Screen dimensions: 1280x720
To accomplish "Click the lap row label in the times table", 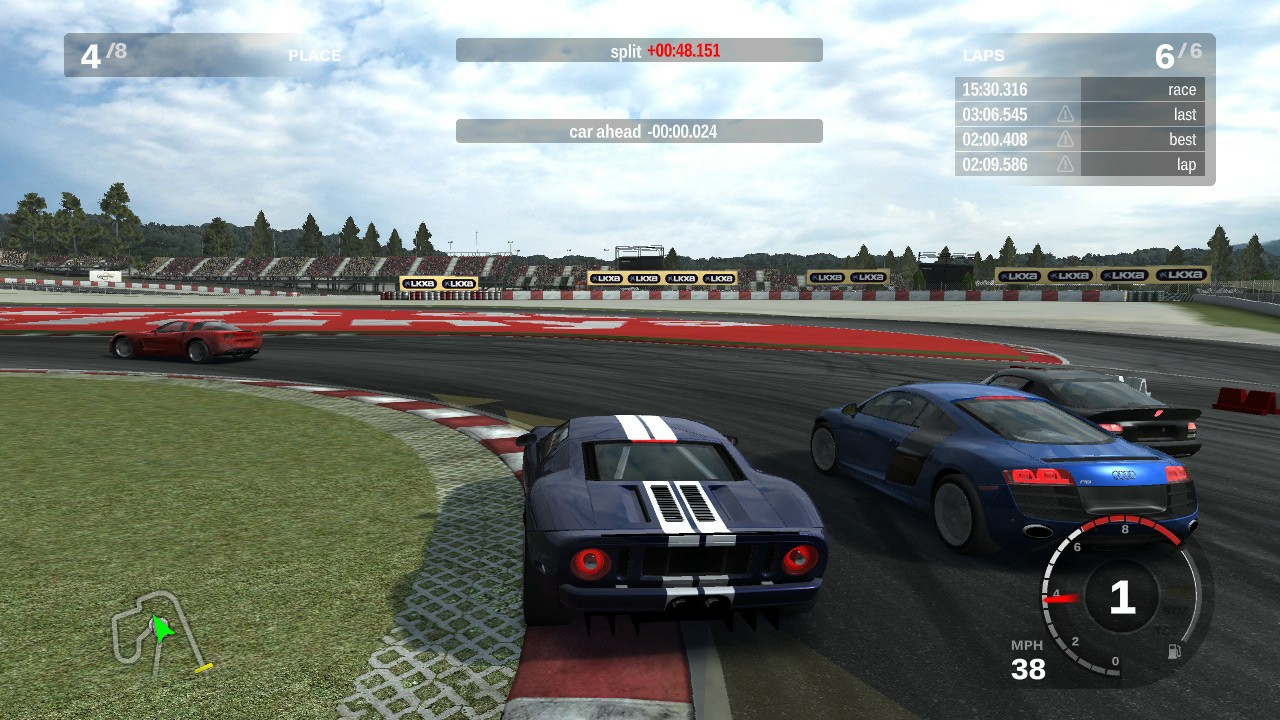I will coord(1186,164).
